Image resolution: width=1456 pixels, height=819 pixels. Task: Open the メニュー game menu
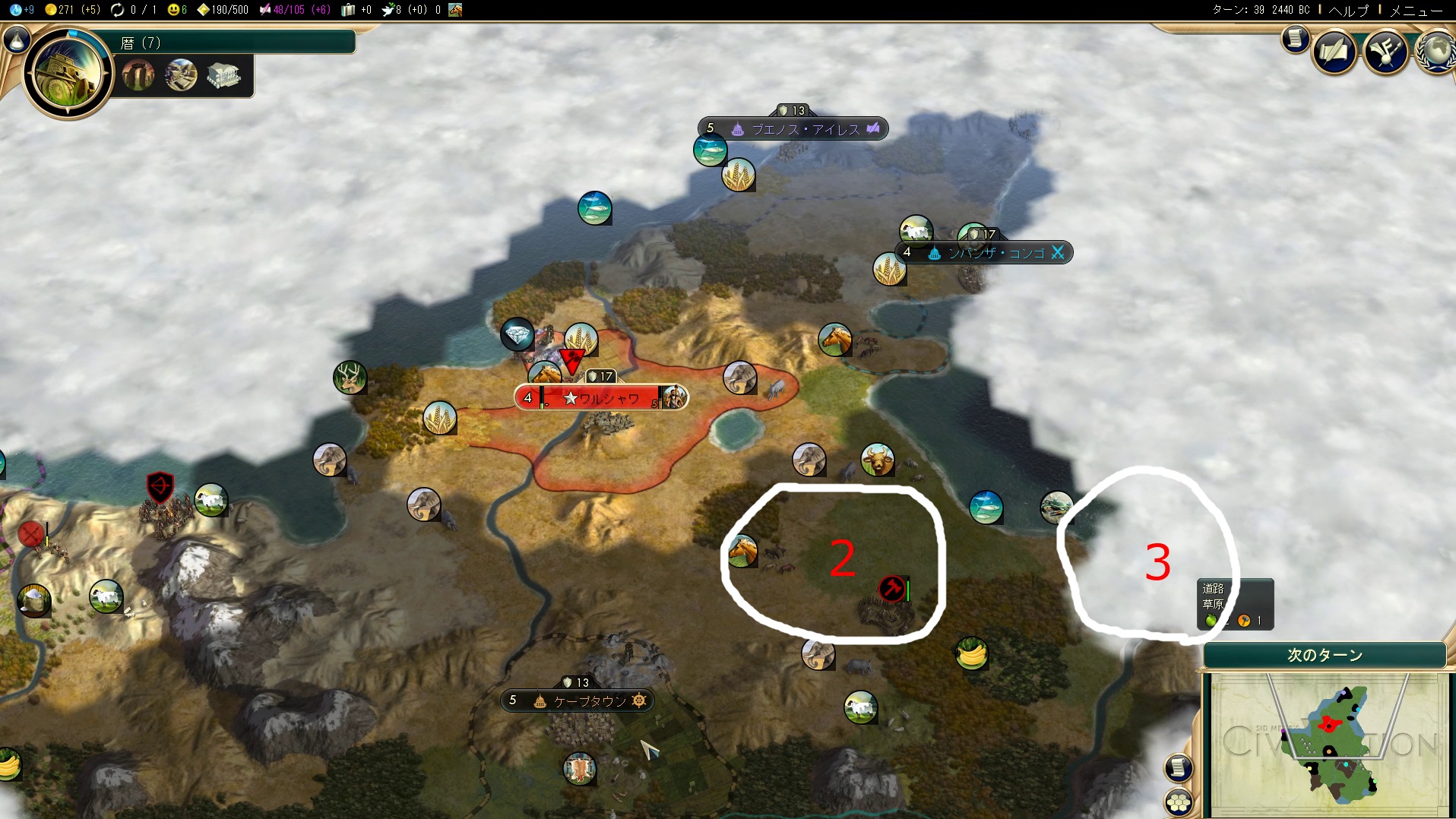tap(1416, 10)
